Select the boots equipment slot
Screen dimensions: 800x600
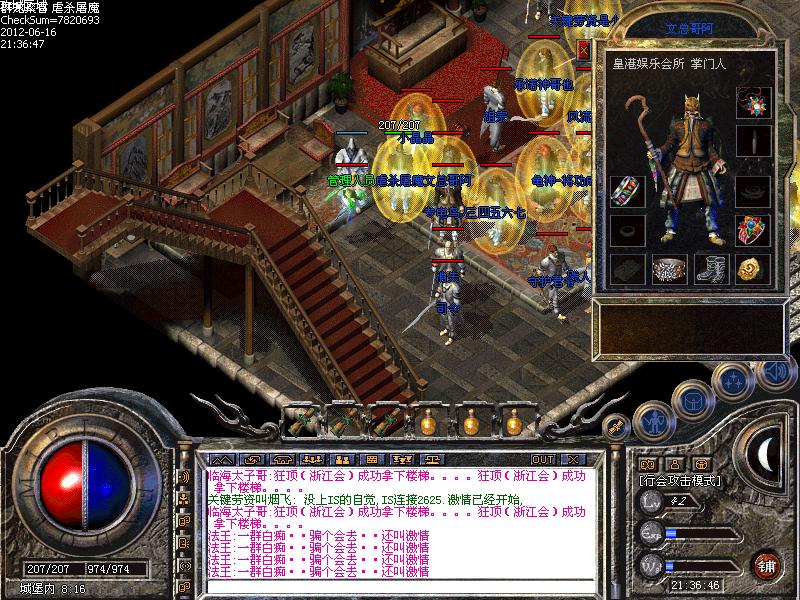tap(710, 268)
